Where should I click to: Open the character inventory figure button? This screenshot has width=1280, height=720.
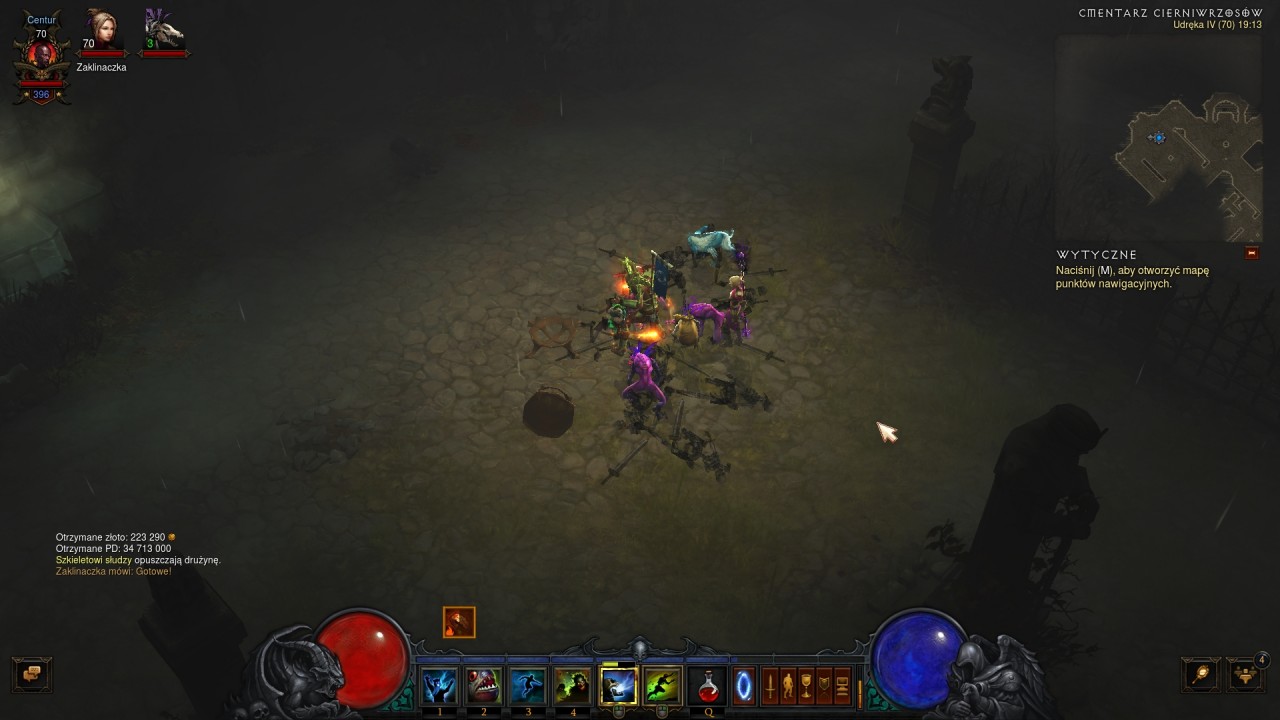(x=788, y=687)
